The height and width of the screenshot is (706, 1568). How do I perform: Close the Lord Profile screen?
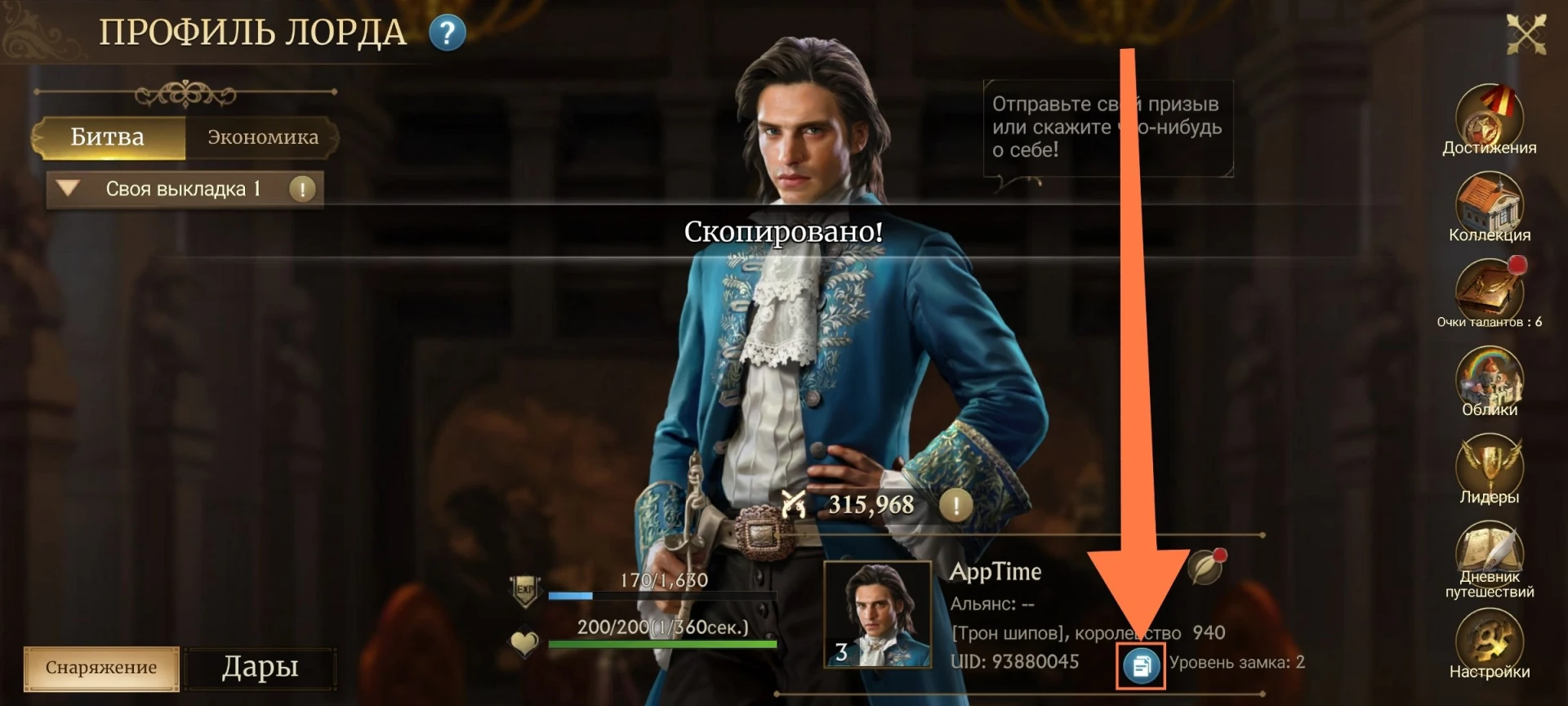[x=1525, y=34]
